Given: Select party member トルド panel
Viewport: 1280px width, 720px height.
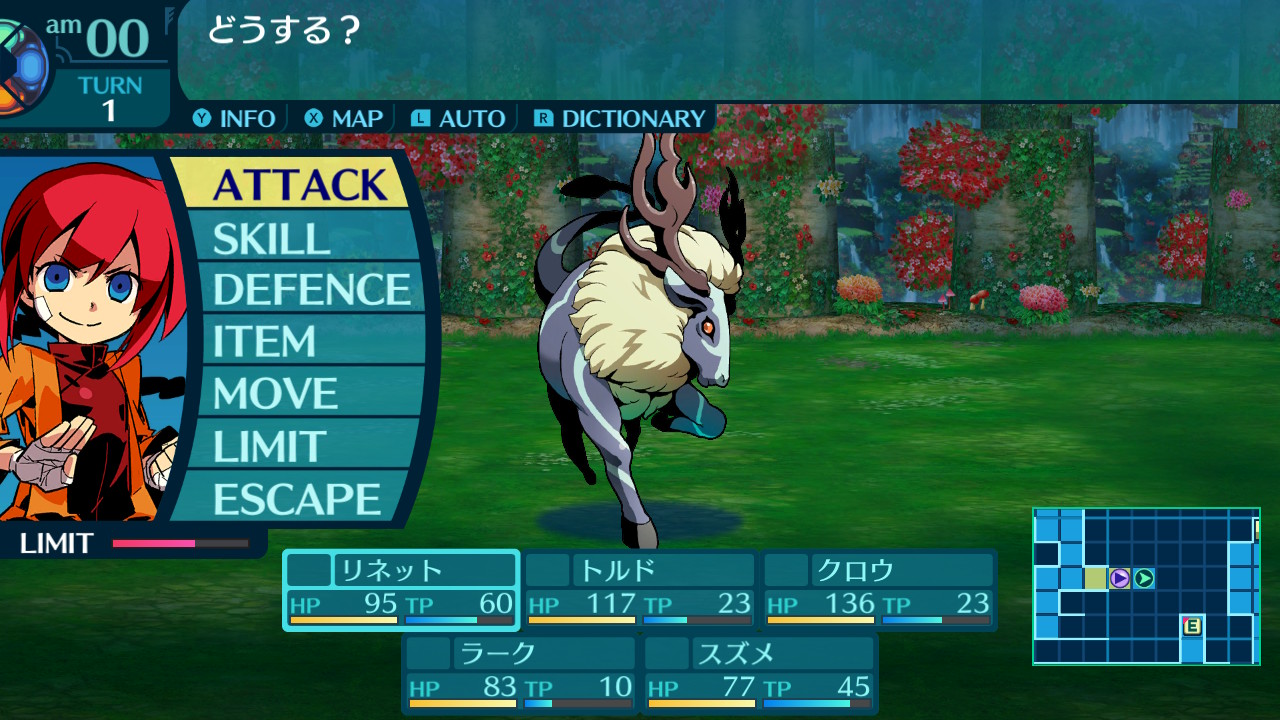Looking at the screenshot, I should click(x=640, y=590).
